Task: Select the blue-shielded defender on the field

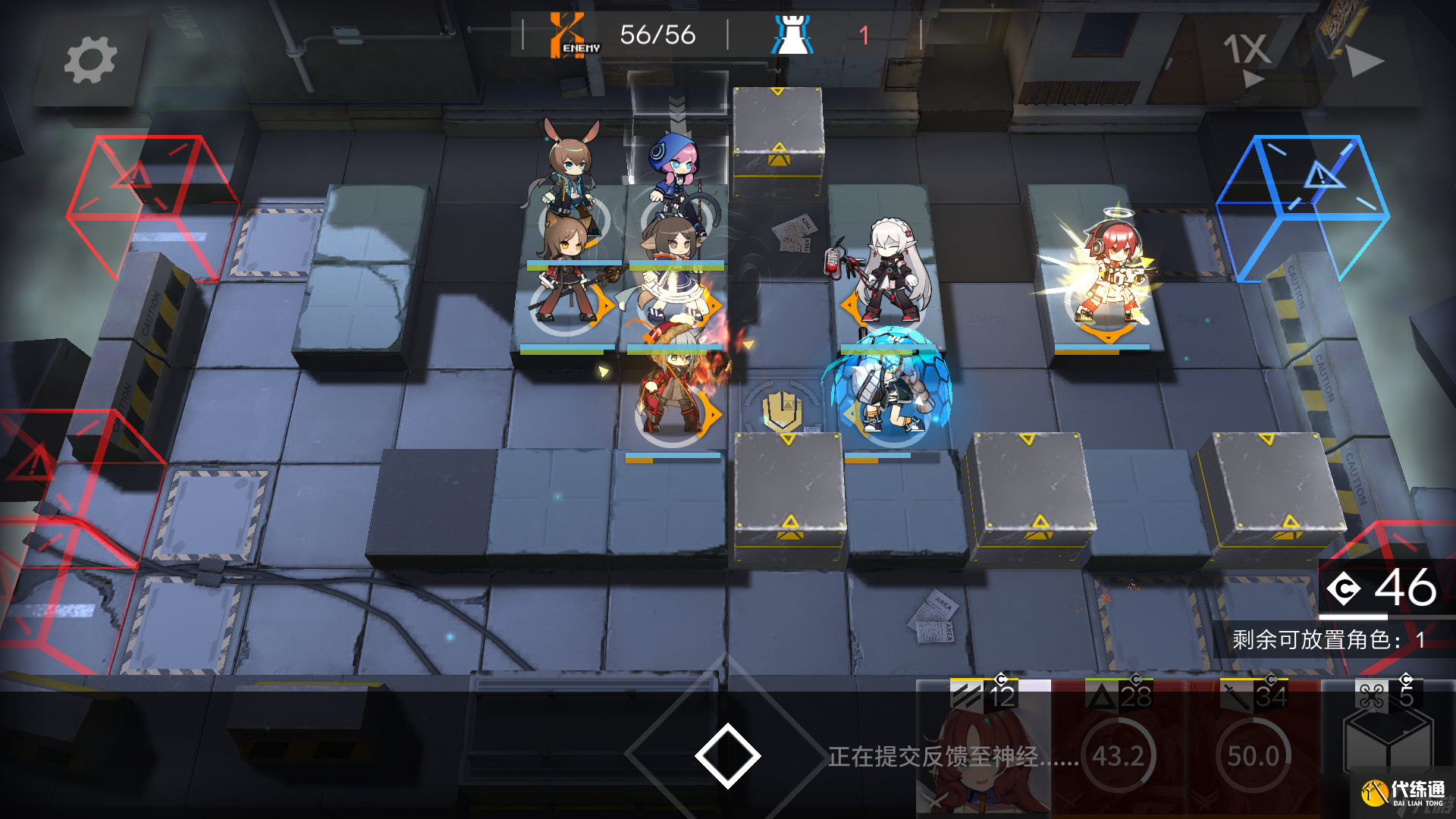Action: pos(887,387)
